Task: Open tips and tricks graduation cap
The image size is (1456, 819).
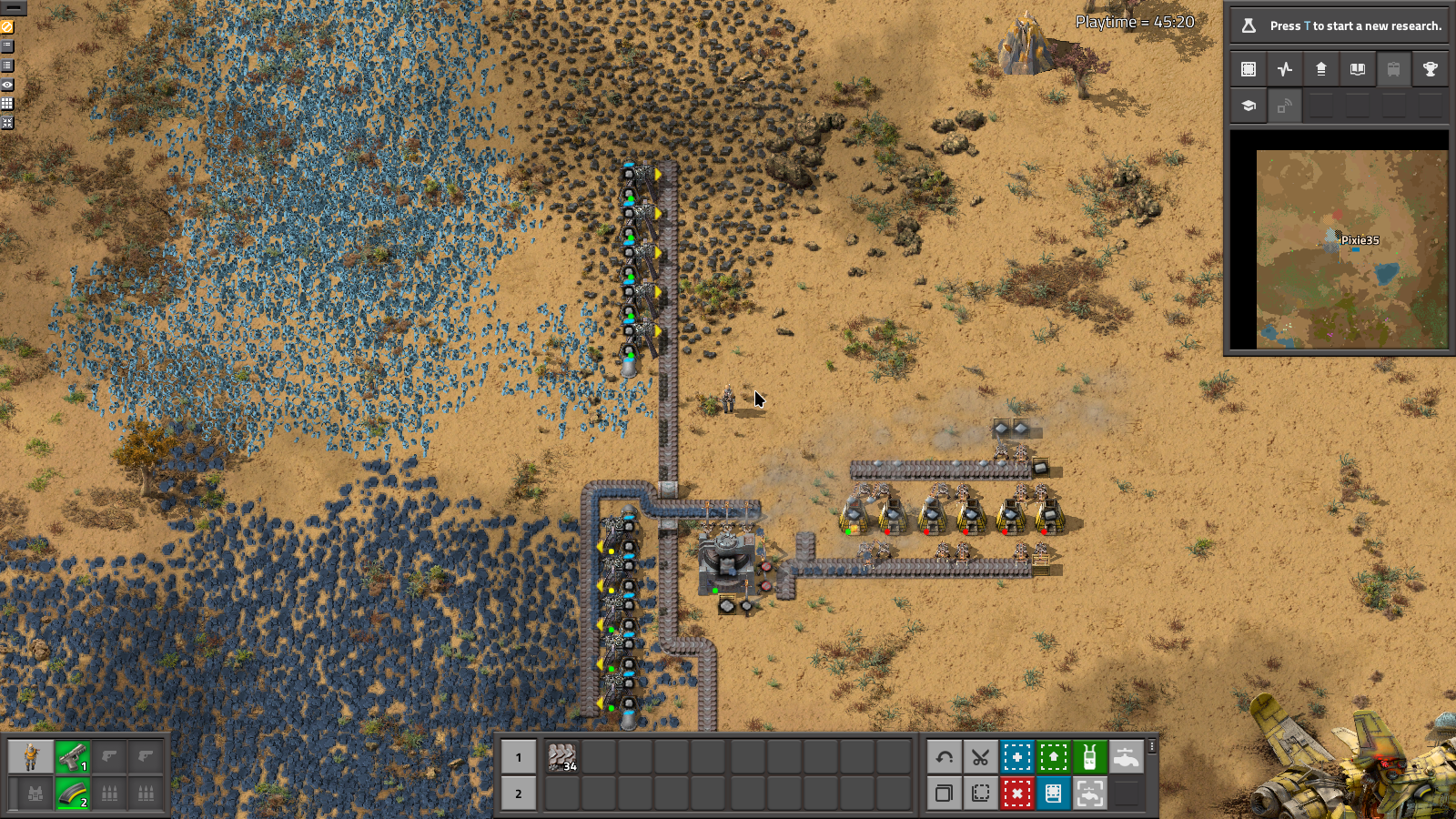Action: (1249, 106)
